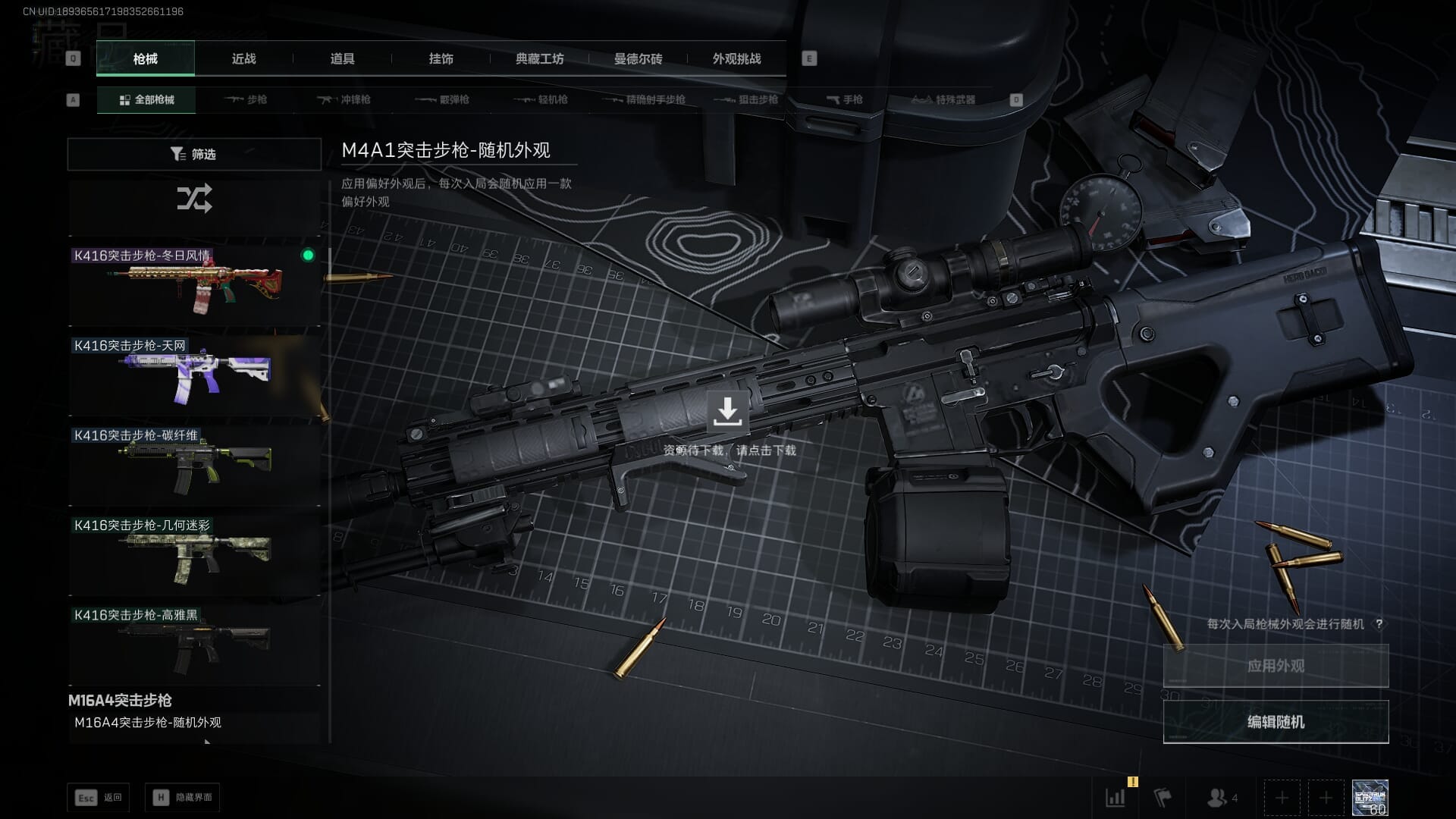Open the 典藏工坊 workshop tab
This screenshot has width=1456, height=819.
click(539, 59)
